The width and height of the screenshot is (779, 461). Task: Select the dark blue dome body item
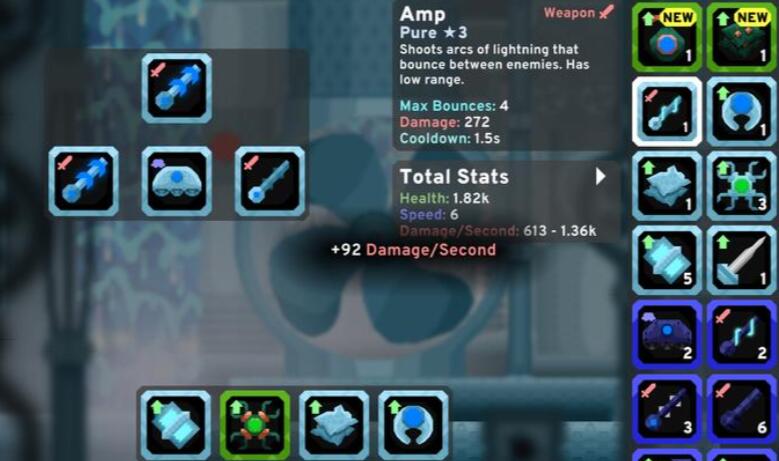pyautogui.click(x=666, y=334)
